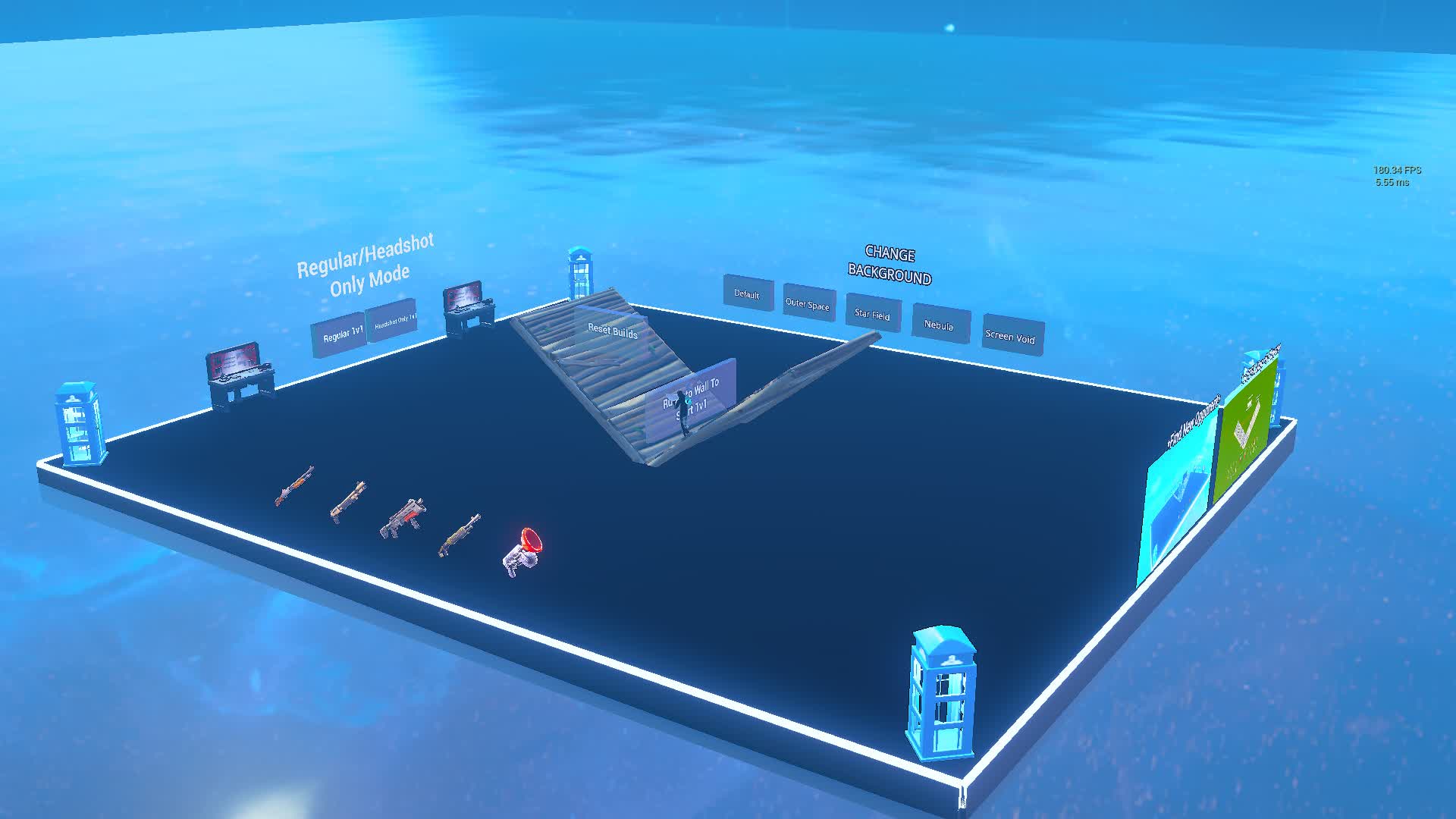This screenshot has width=1456, height=819.
Task: Select the Nebula background option
Action: (940, 326)
